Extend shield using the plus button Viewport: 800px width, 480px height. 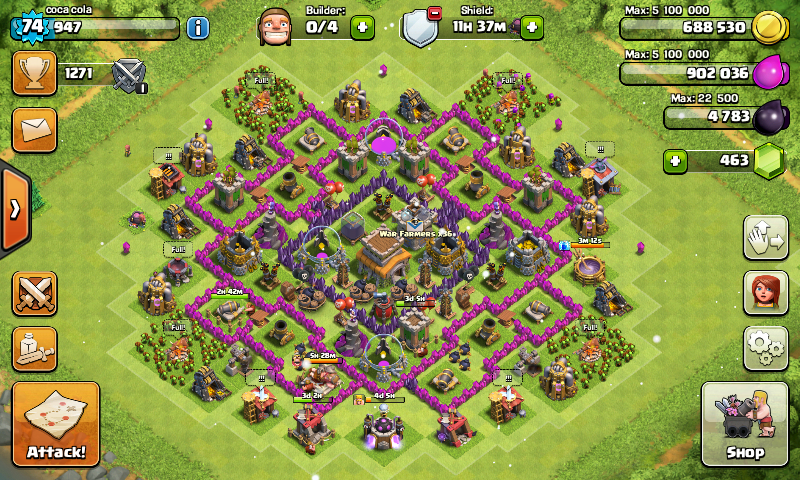click(x=532, y=27)
